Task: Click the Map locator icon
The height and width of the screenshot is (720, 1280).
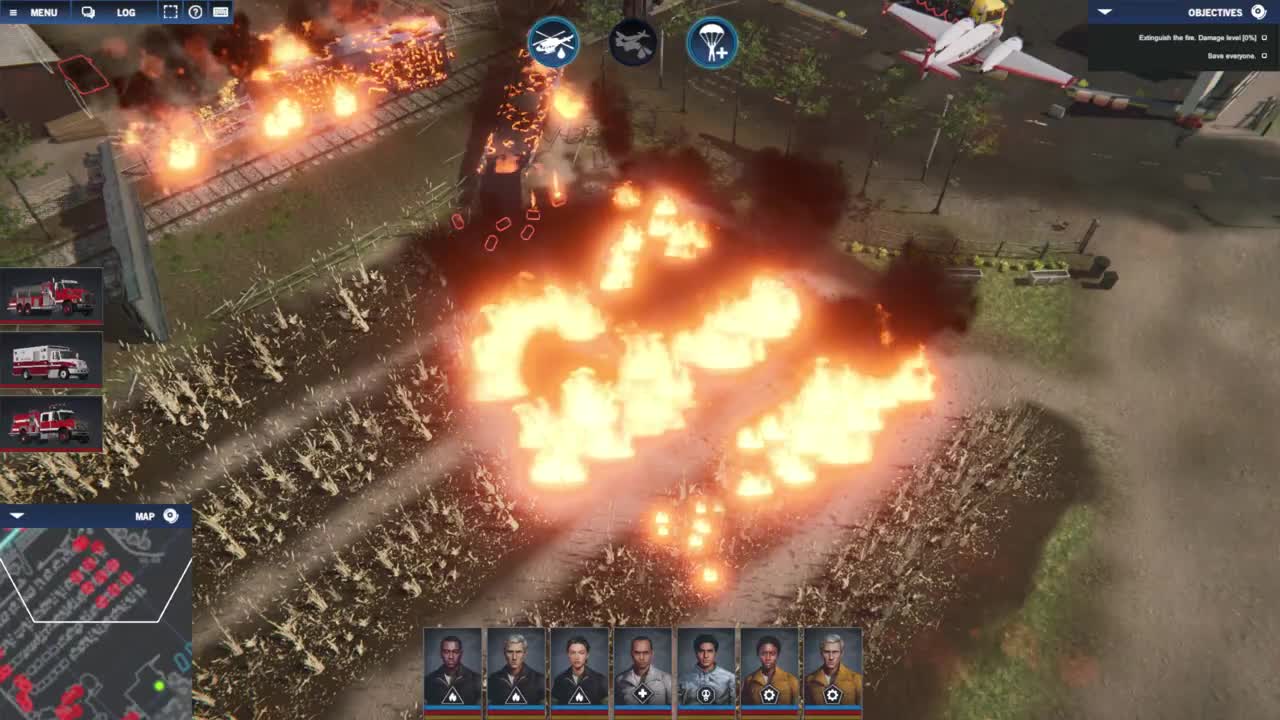Action: click(x=171, y=516)
